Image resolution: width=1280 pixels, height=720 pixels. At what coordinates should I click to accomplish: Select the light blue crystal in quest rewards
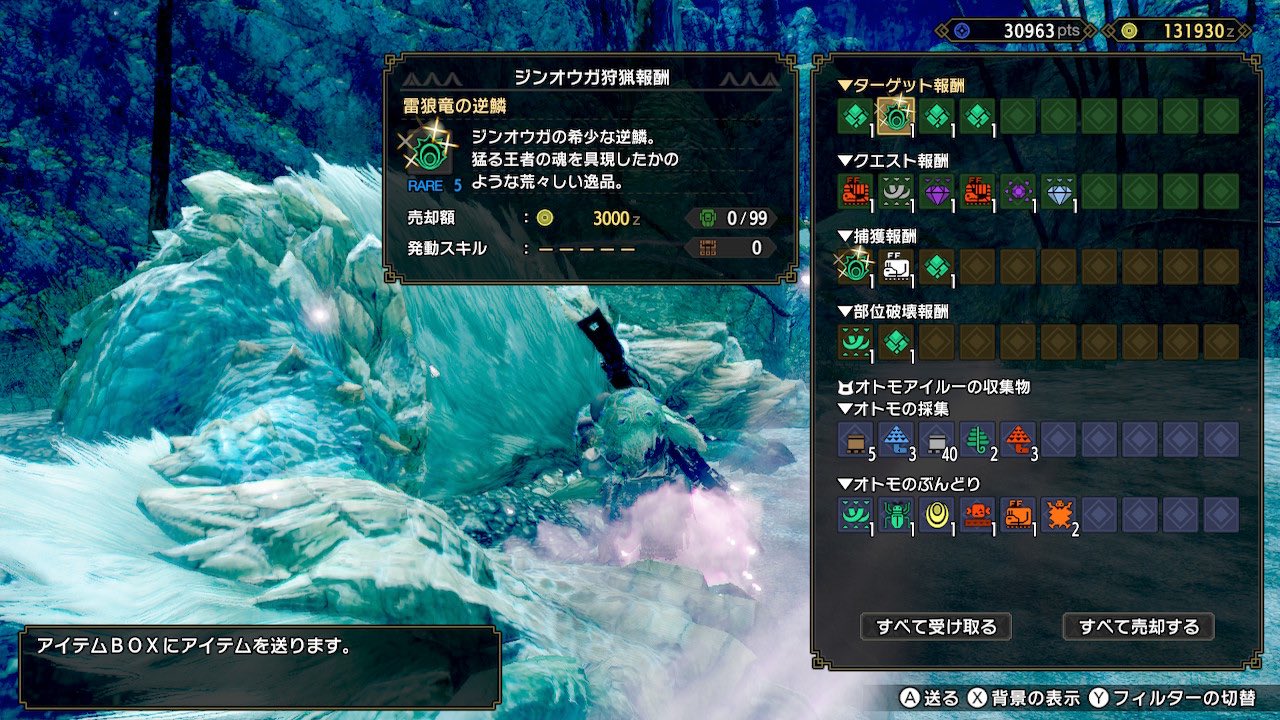point(1057,190)
